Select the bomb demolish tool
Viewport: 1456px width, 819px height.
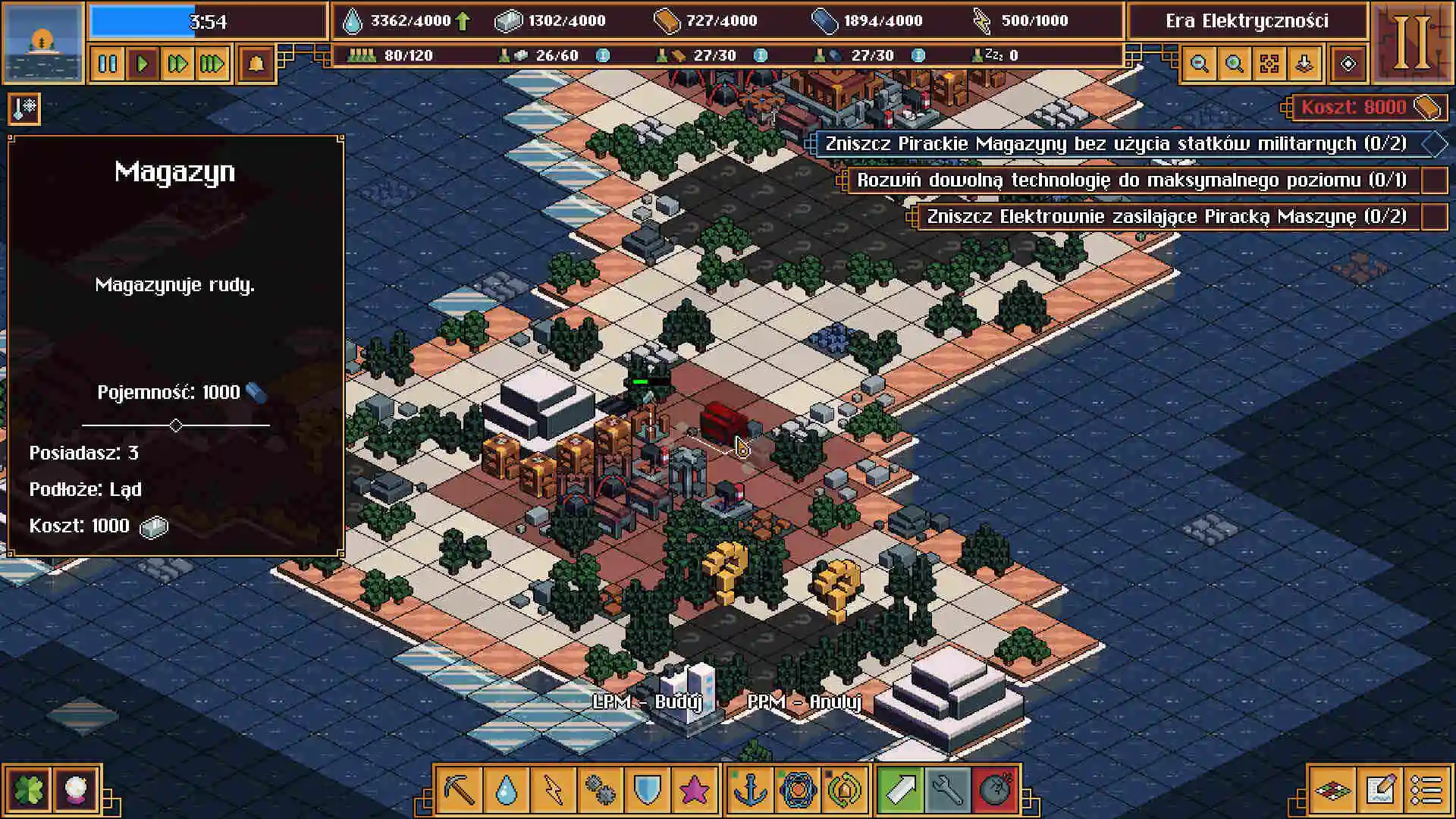click(995, 790)
